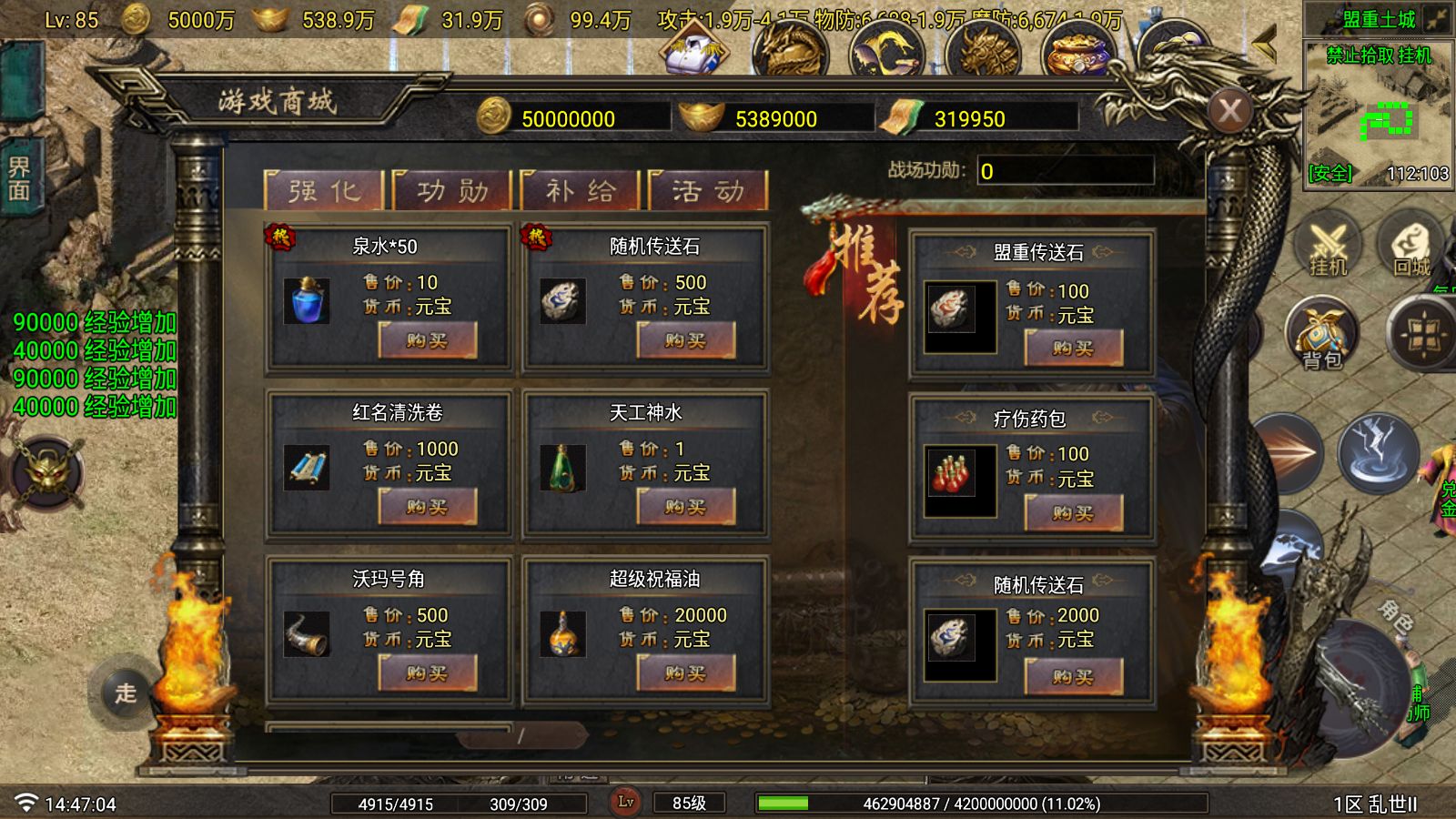Buy the 天工神水 bottle
This screenshot has width=1456, height=819.
click(x=684, y=507)
